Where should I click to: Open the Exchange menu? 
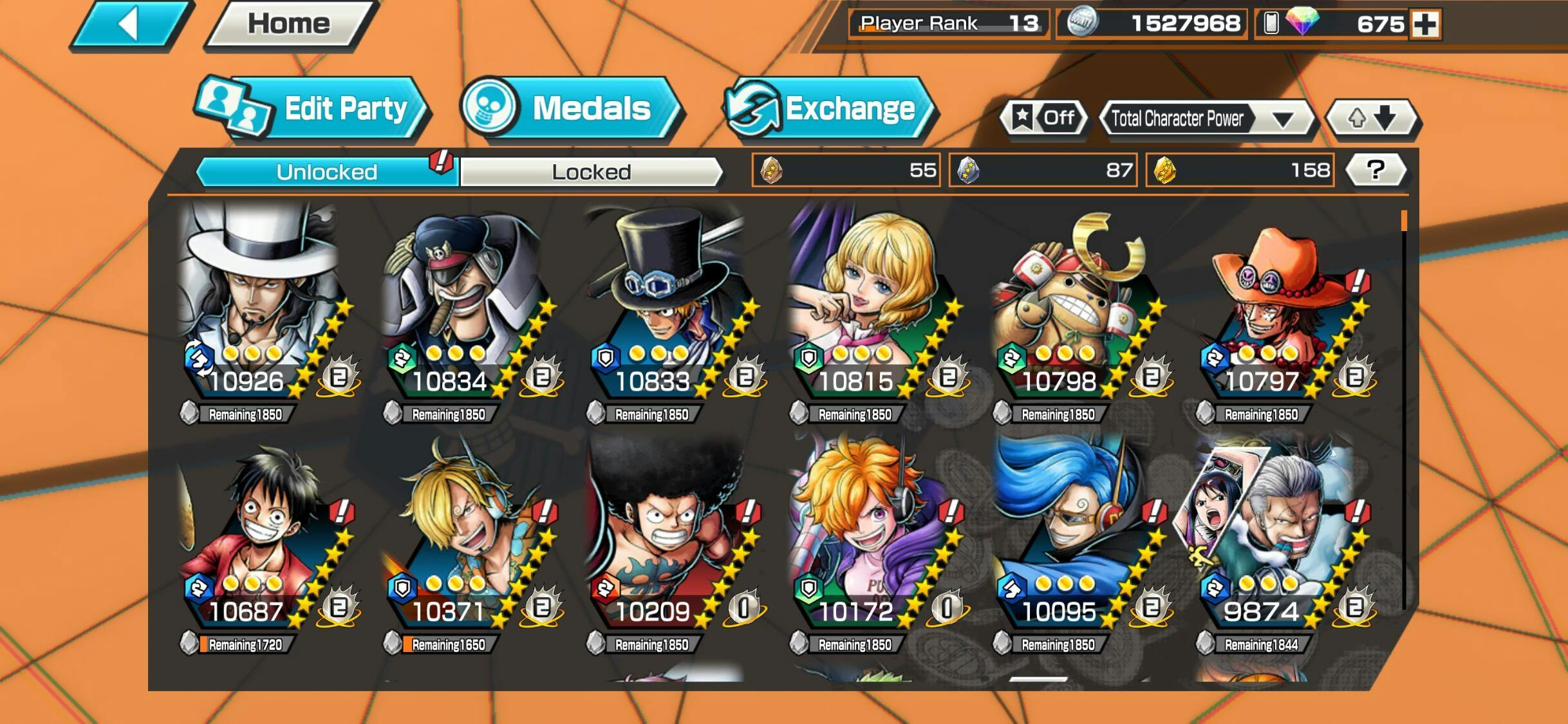coord(829,108)
